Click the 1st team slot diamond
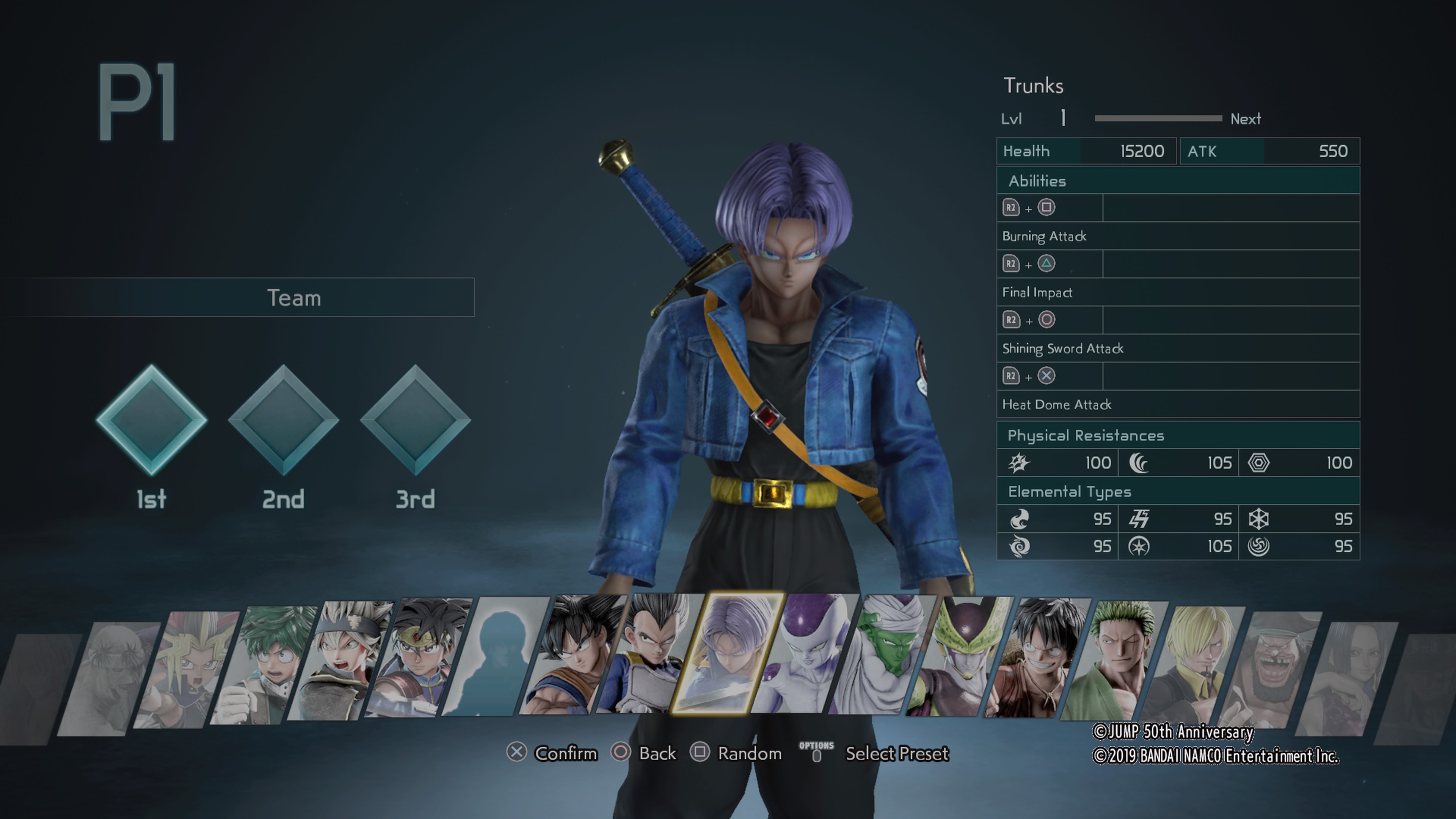1456x819 pixels. click(152, 420)
